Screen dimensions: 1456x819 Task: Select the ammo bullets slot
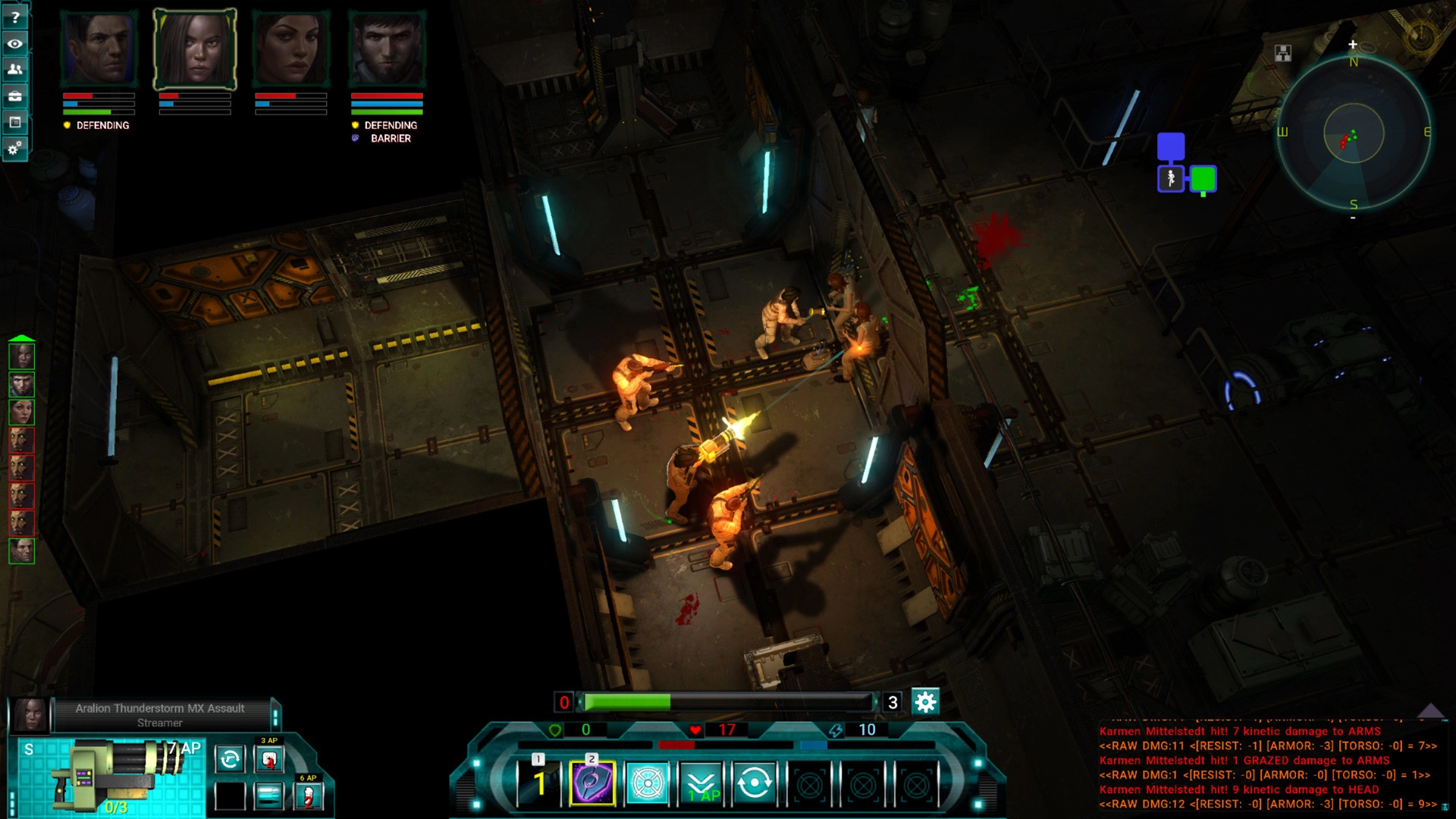(269, 795)
